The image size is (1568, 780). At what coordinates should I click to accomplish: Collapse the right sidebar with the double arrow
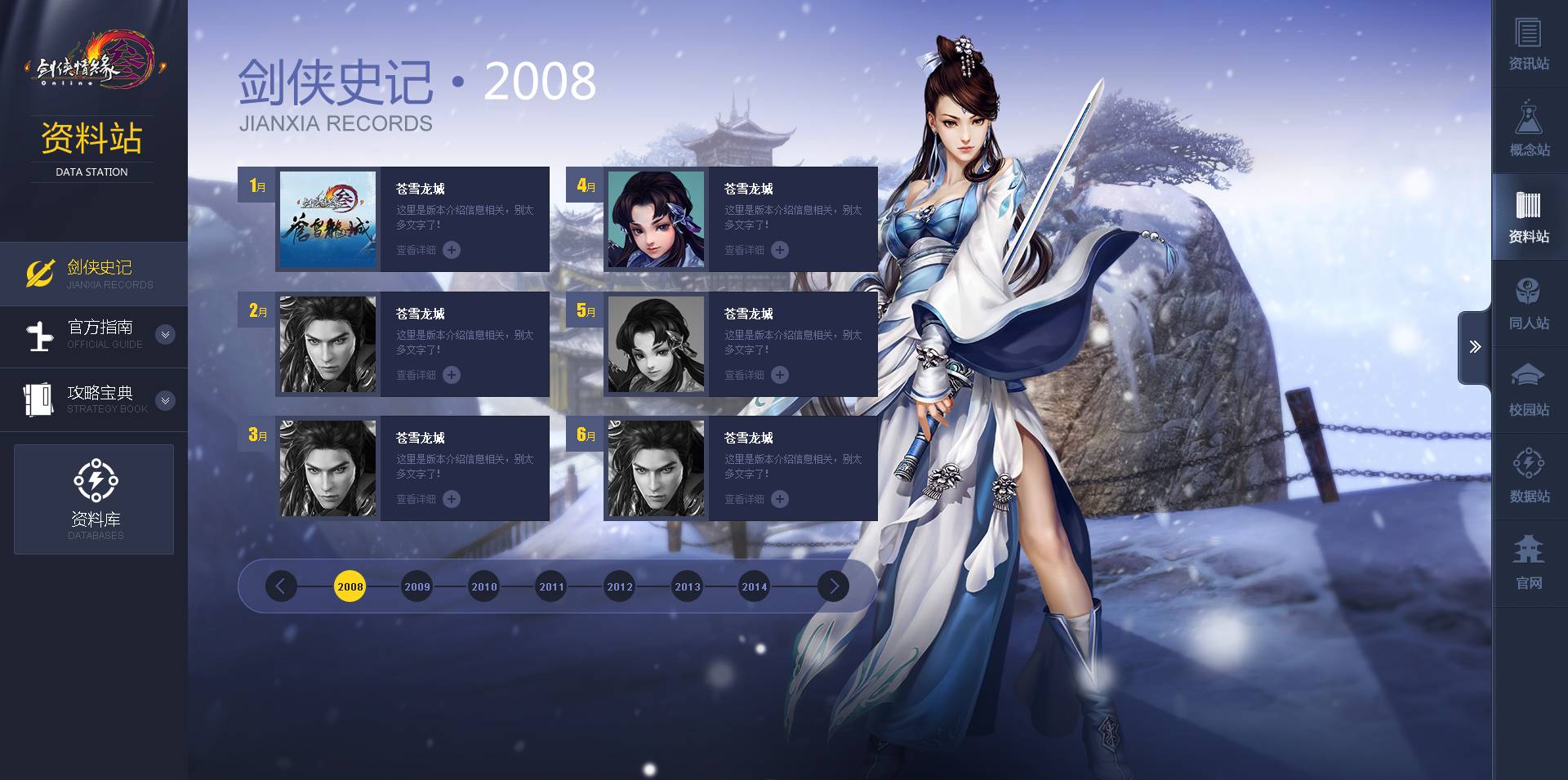click(1475, 347)
